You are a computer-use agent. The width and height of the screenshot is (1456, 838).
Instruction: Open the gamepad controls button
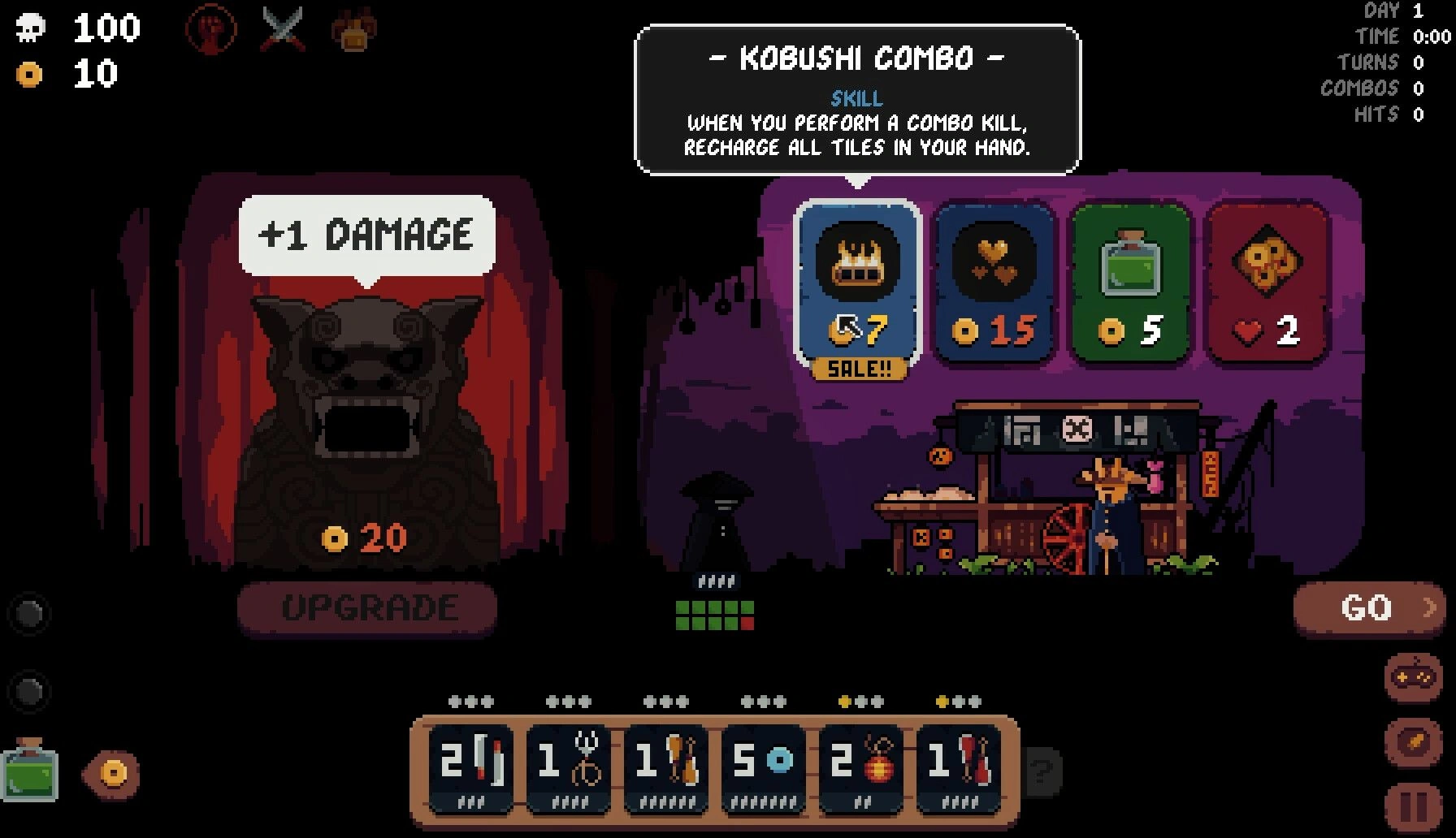[x=1413, y=677]
